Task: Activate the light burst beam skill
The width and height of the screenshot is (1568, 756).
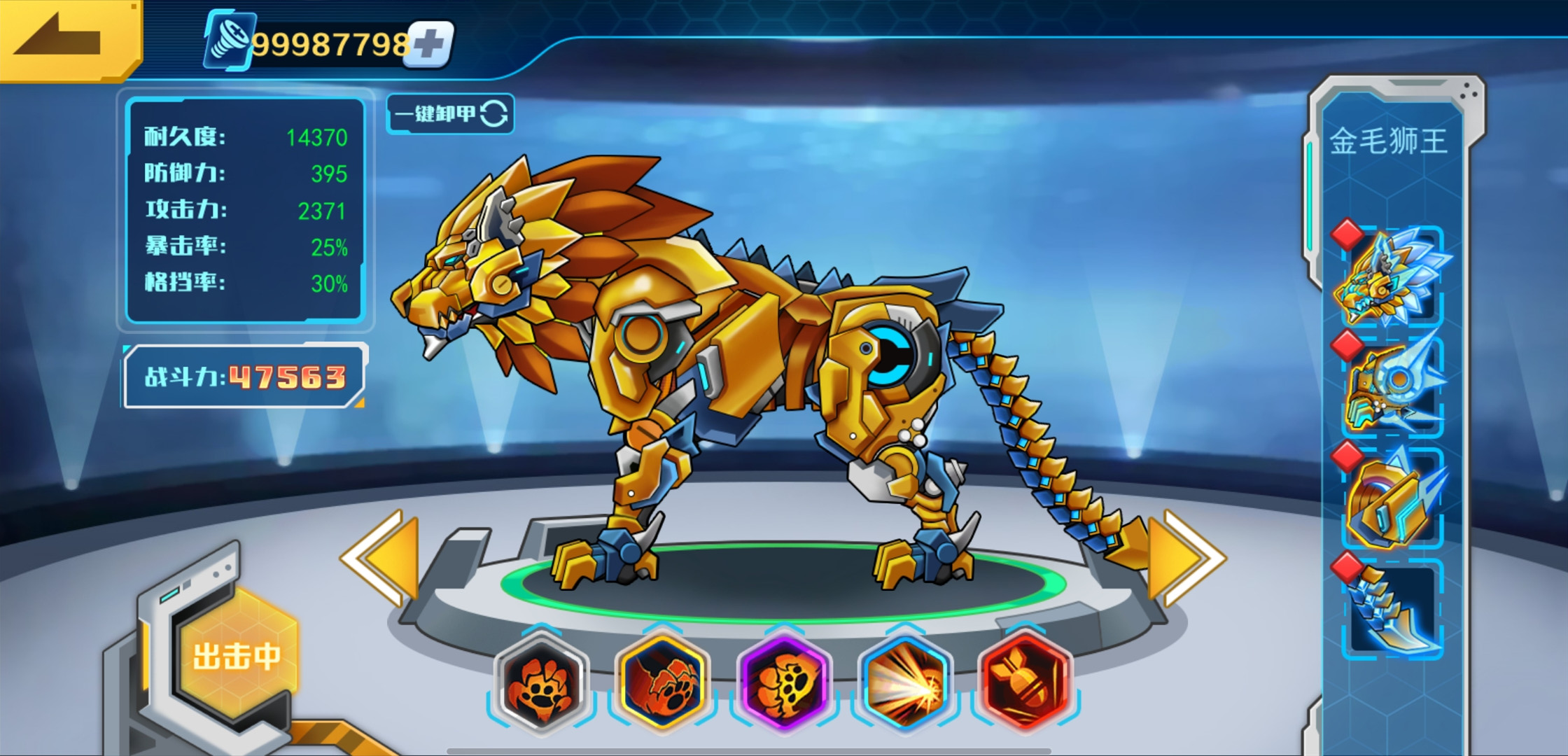Action: tap(905, 682)
